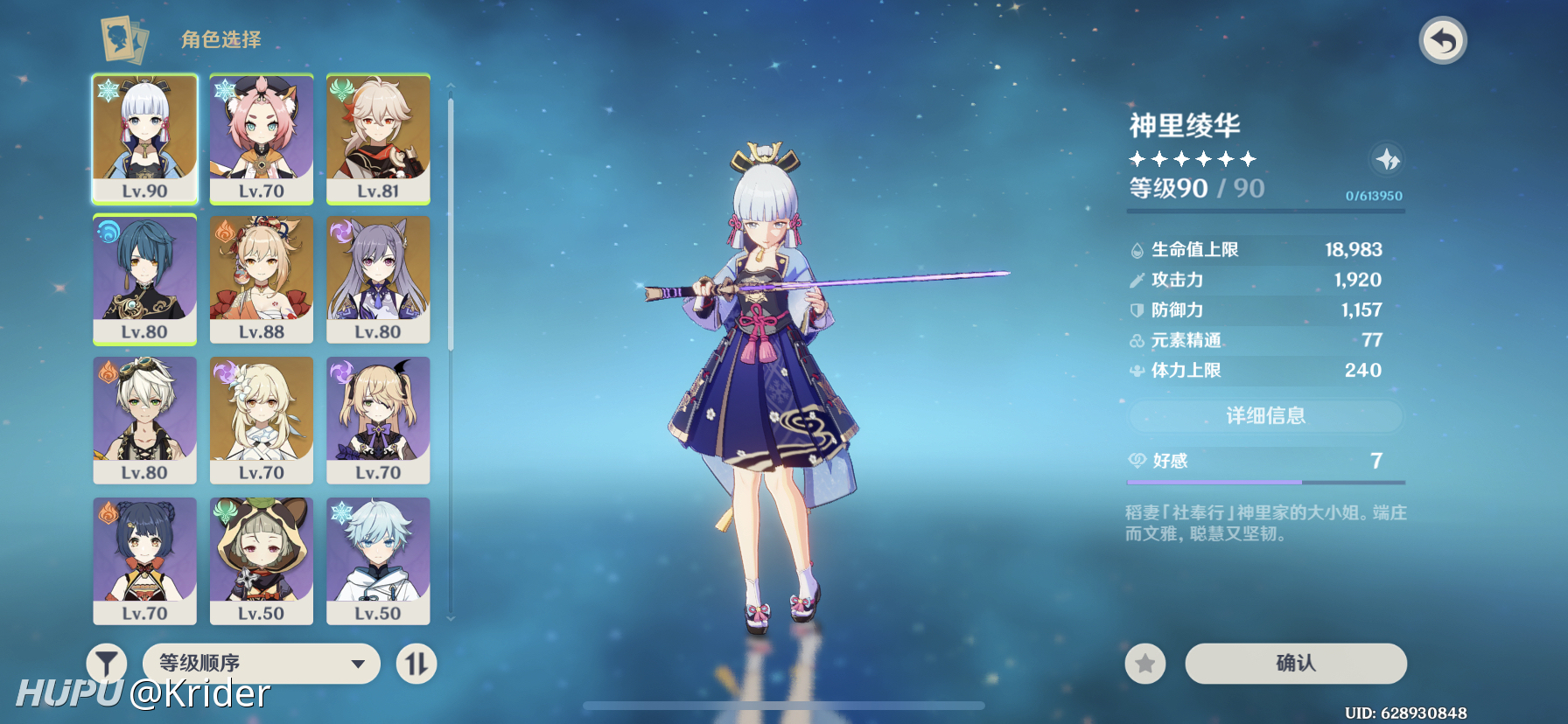
Task: Click the four-point star ascension icon
Action: click(x=1387, y=160)
